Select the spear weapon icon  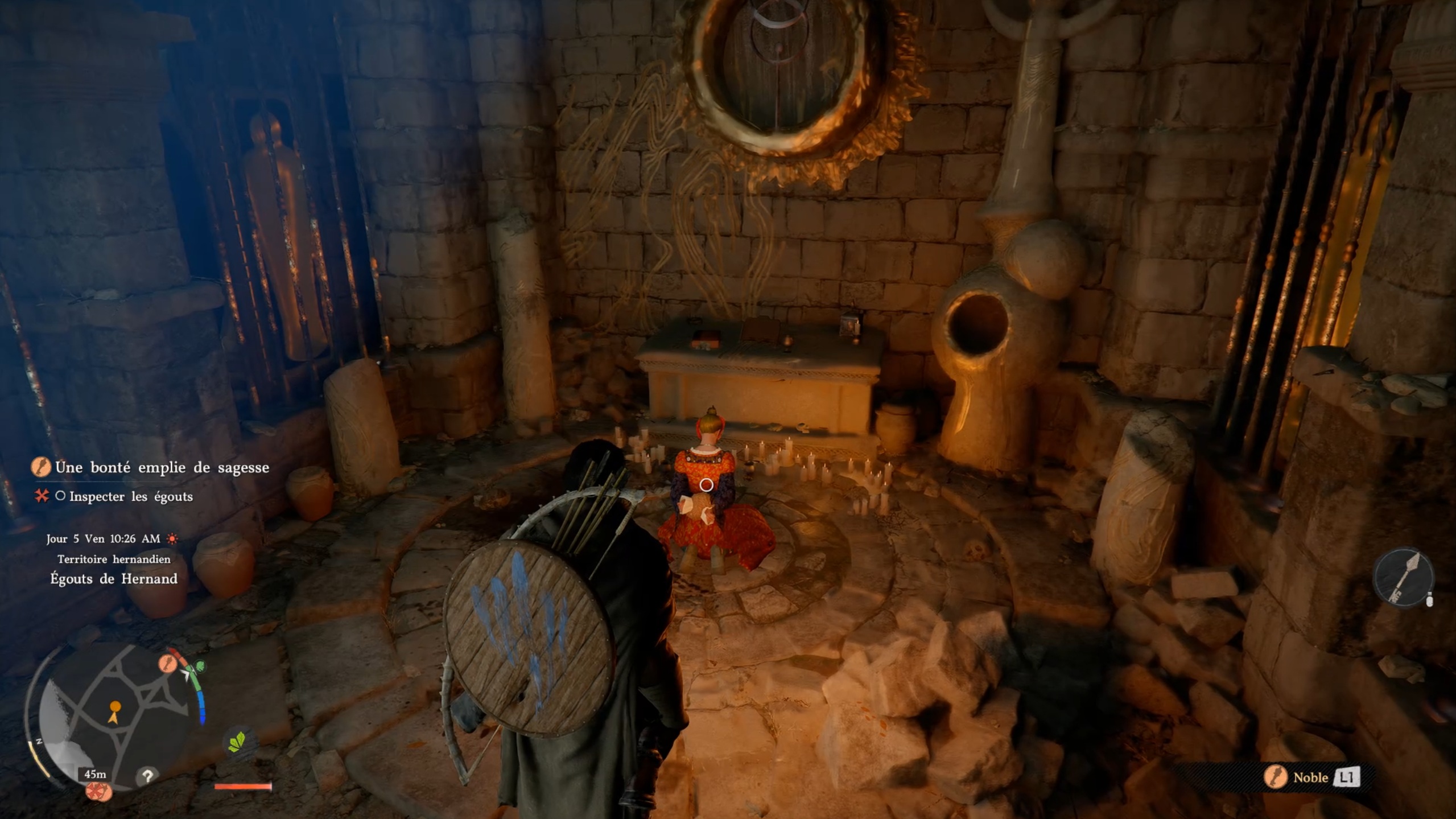pyautogui.click(x=1403, y=578)
